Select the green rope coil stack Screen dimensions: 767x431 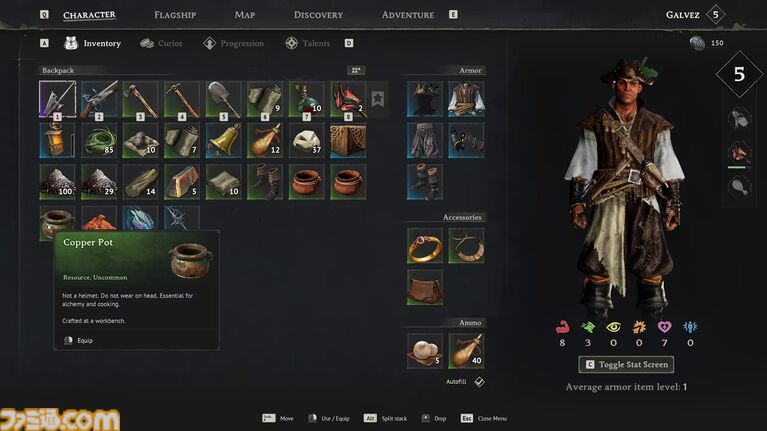pyautogui.click(x=98, y=140)
